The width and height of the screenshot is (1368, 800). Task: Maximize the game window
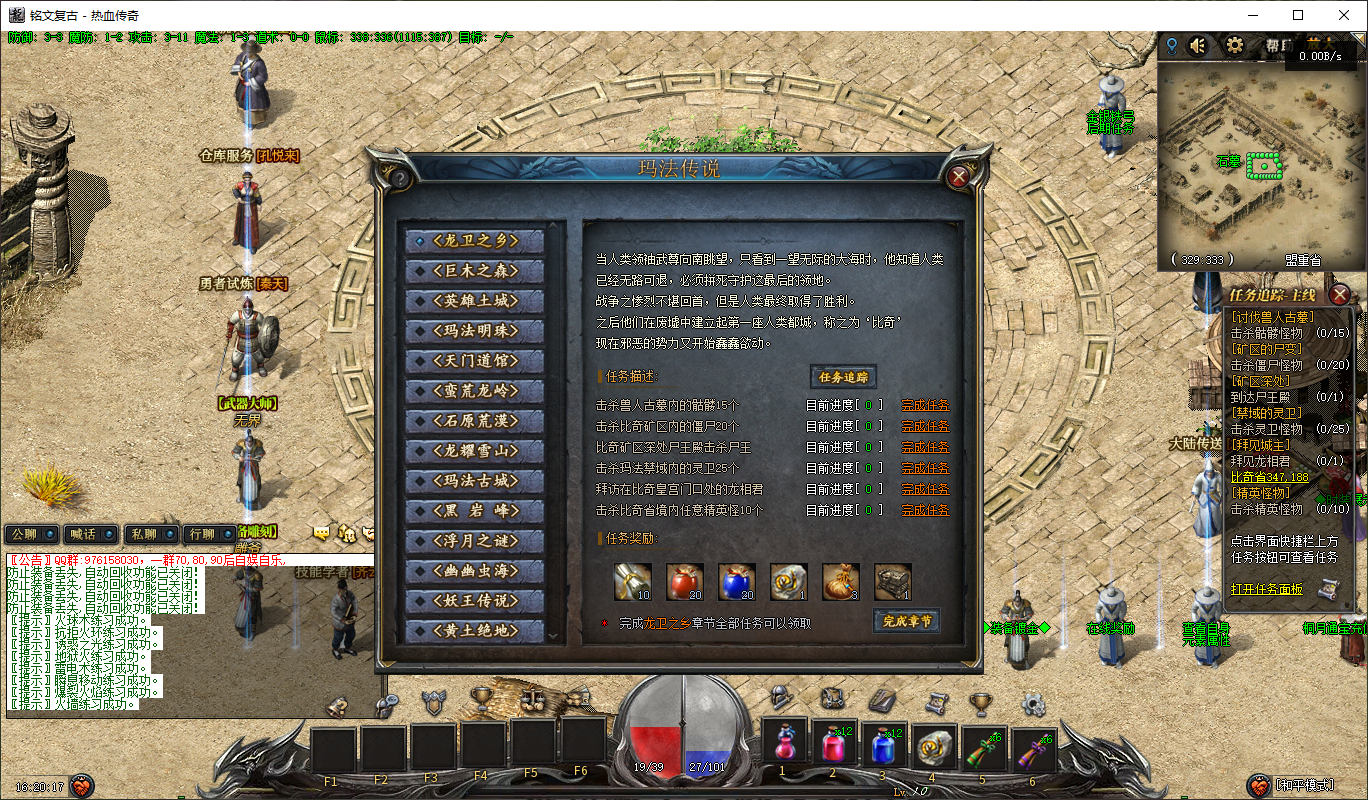(x=1298, y=15)
